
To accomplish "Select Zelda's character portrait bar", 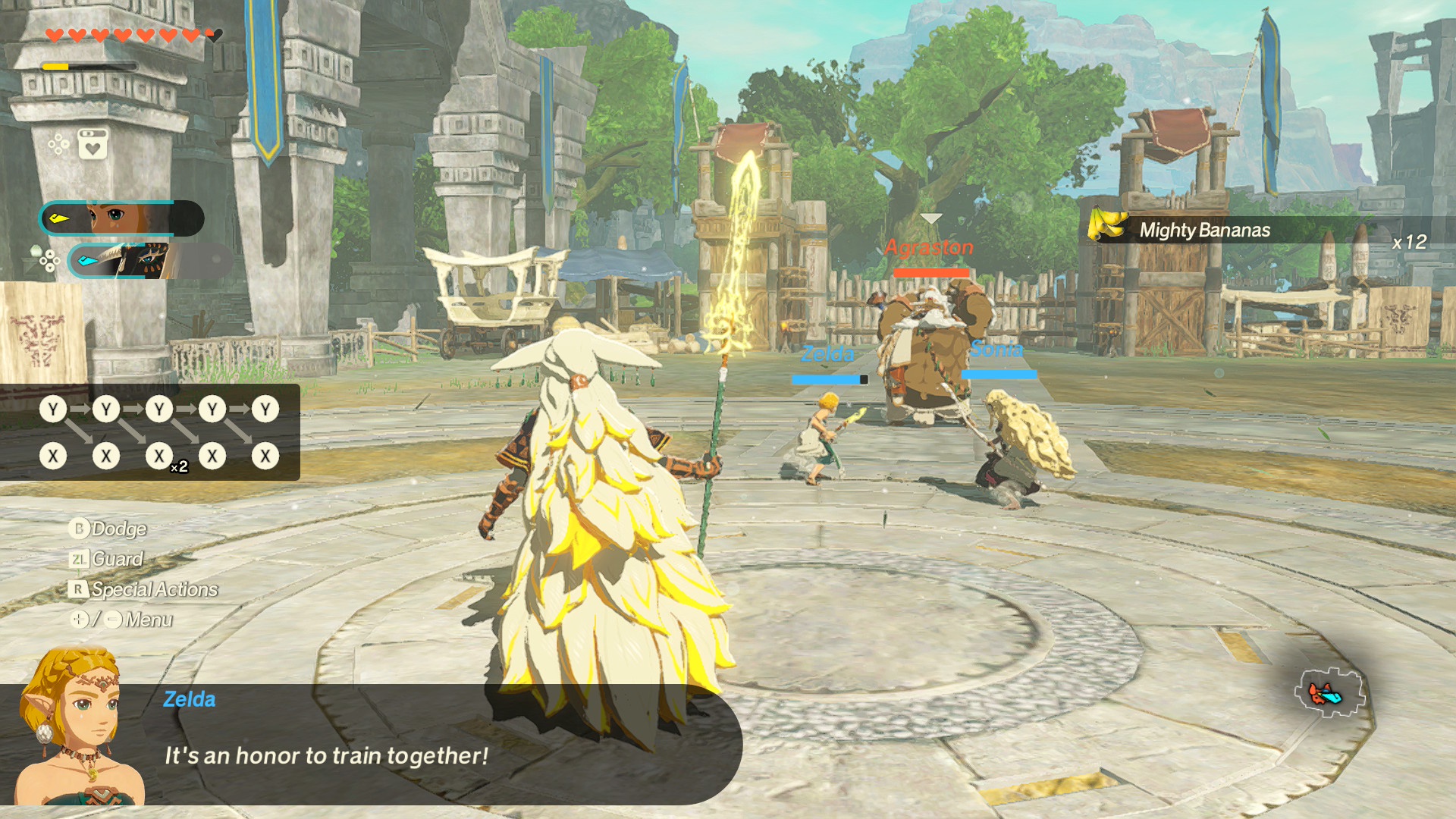I will [121, 218].
